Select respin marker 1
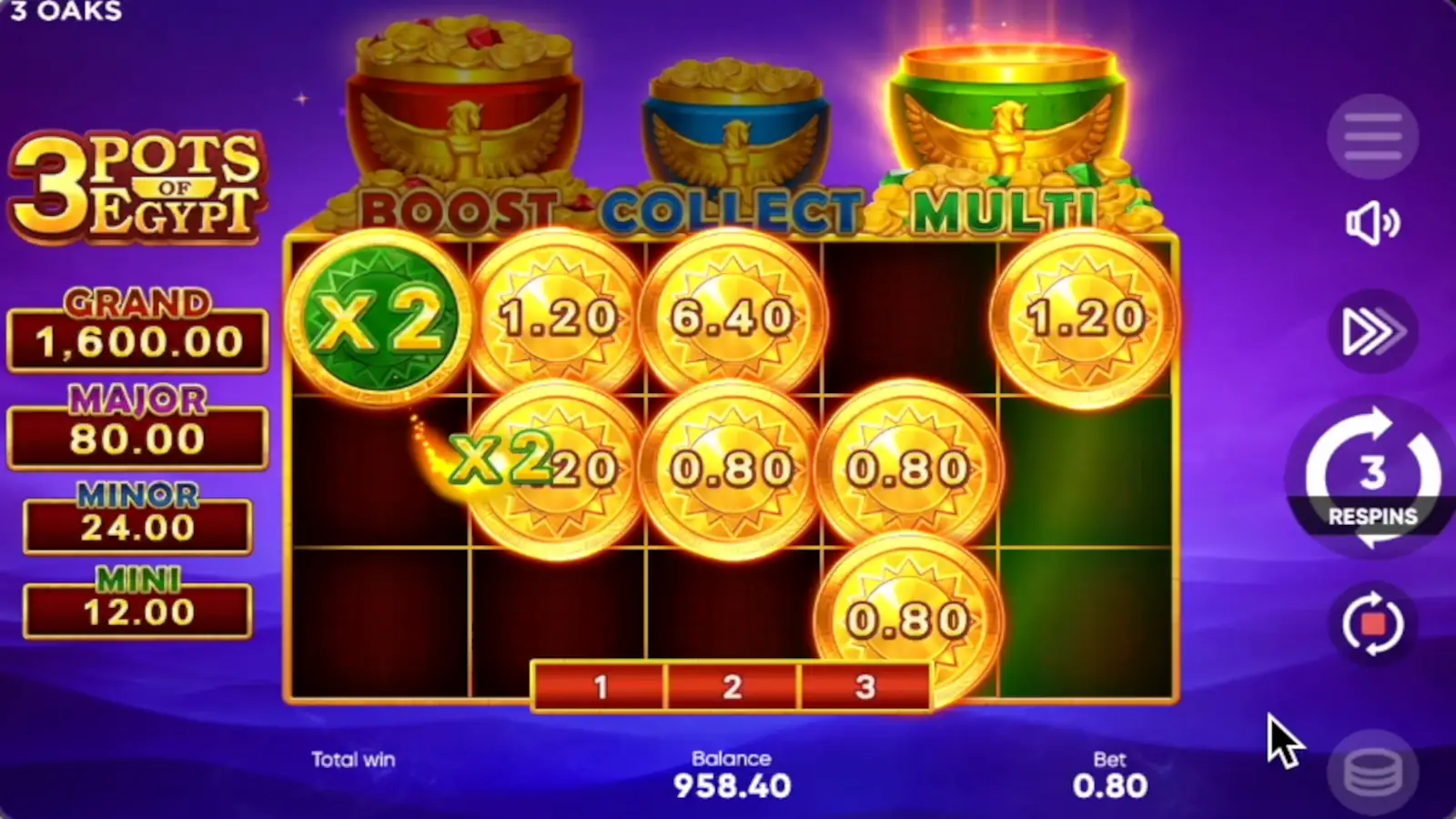1456x819 pixels. (x=601, y=687)
